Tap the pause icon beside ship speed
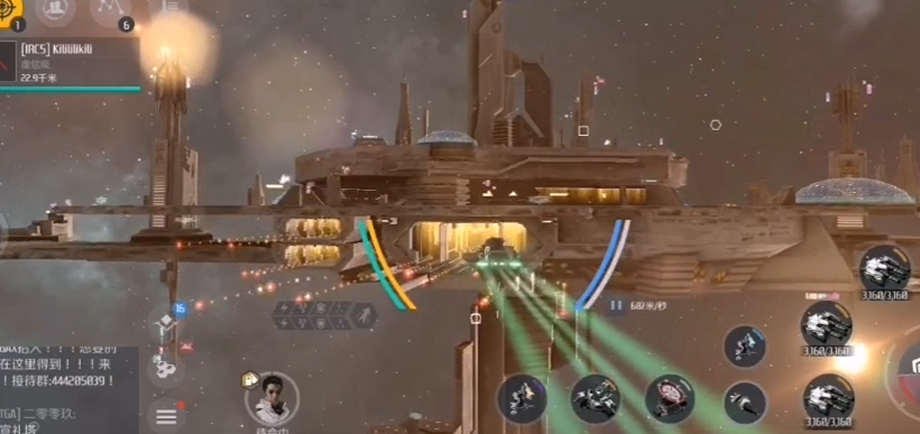Image resolution: width=920 pixels, height=434 pixels. (x=617, y=305)
